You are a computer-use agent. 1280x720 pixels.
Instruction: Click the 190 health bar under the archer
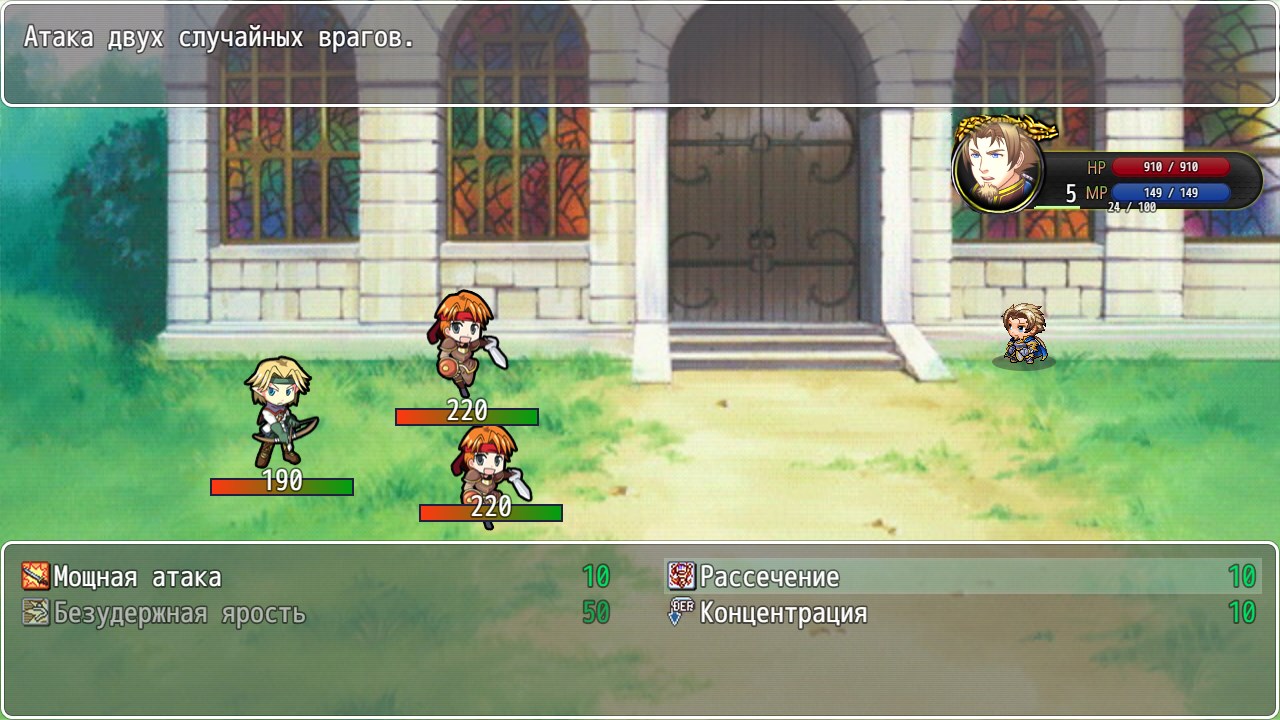pos(281,486)
